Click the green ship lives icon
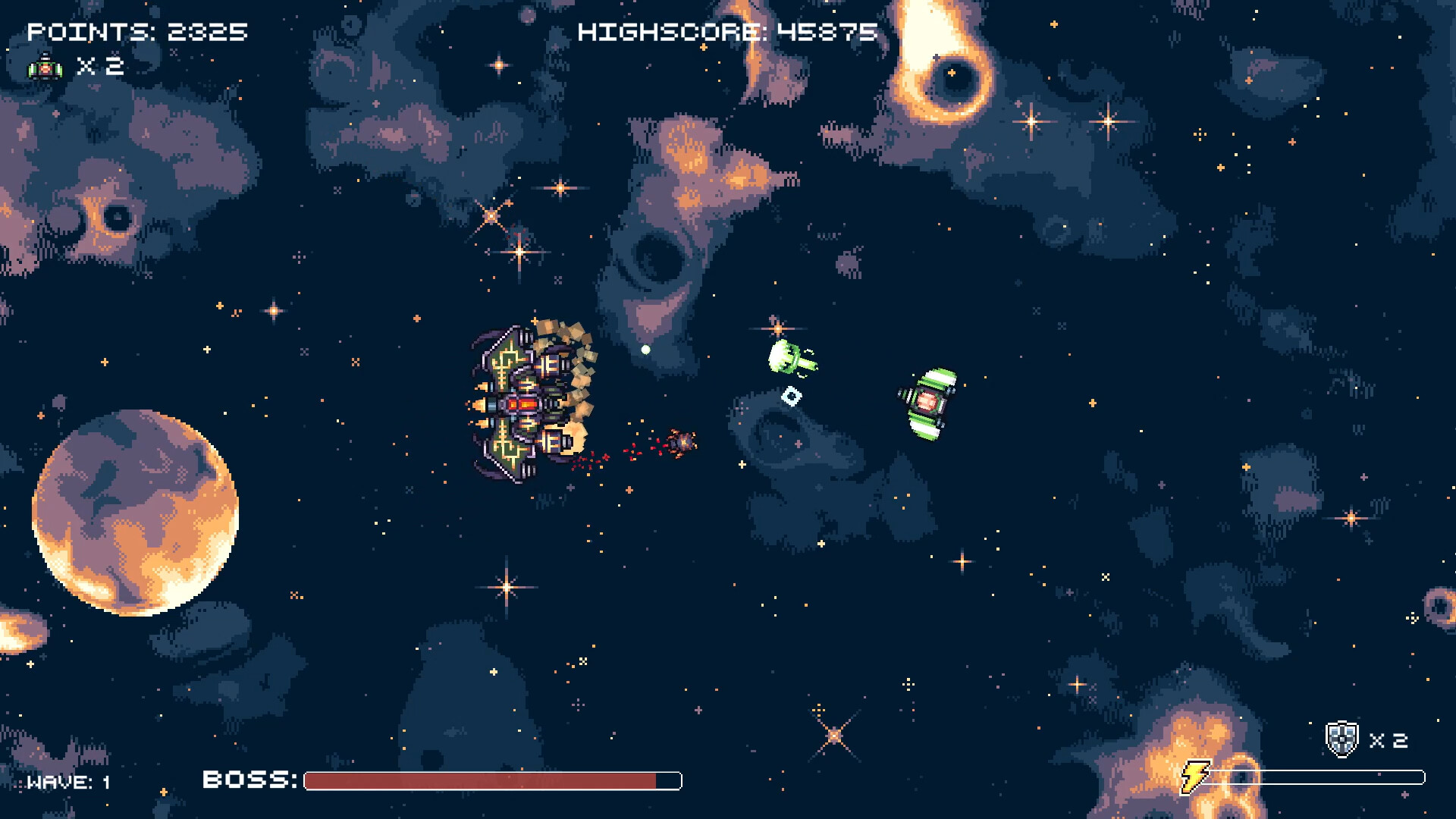The image size is (1456, 819). tap(44, 67)
